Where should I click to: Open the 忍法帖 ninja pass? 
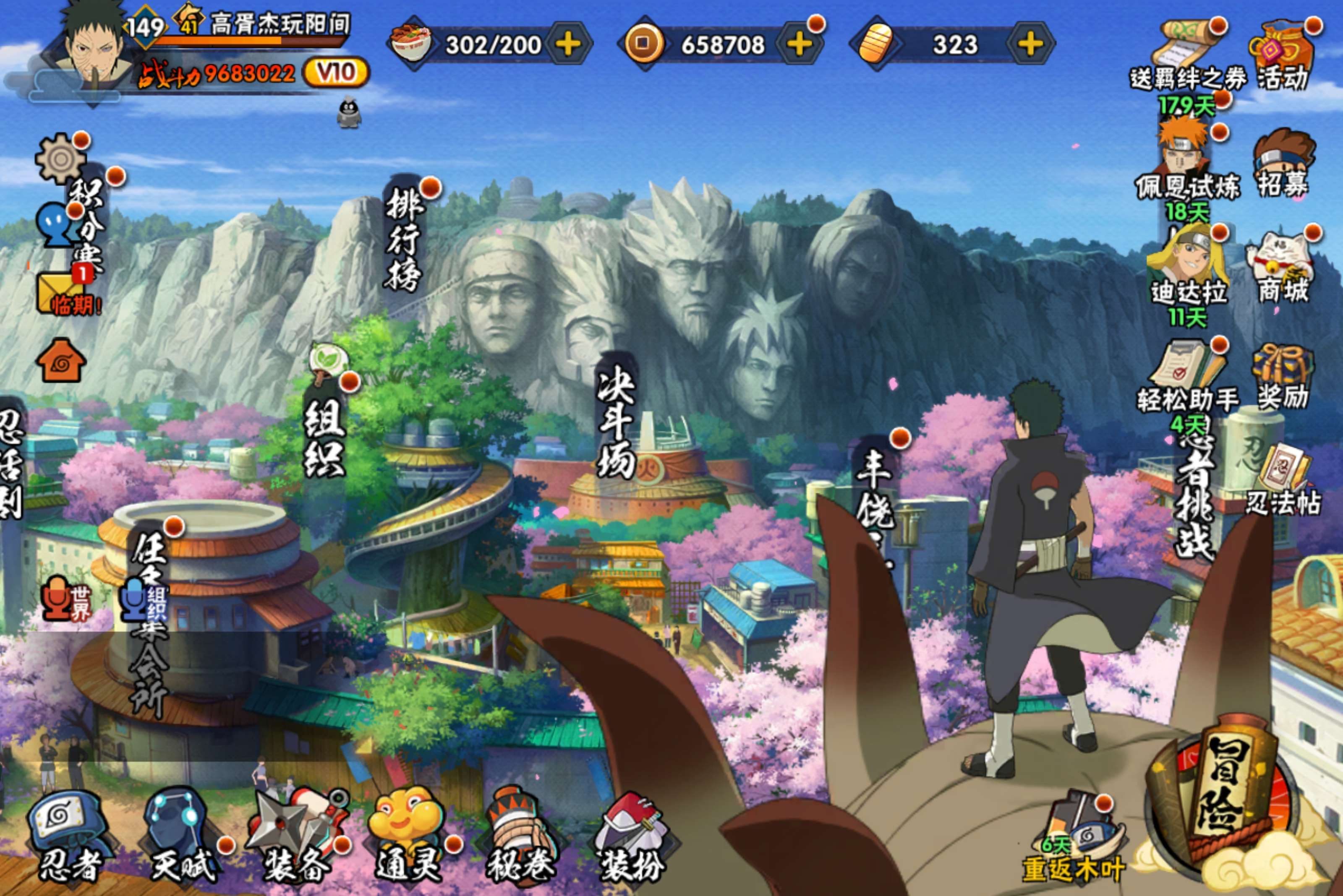(x=1283, y=480)
